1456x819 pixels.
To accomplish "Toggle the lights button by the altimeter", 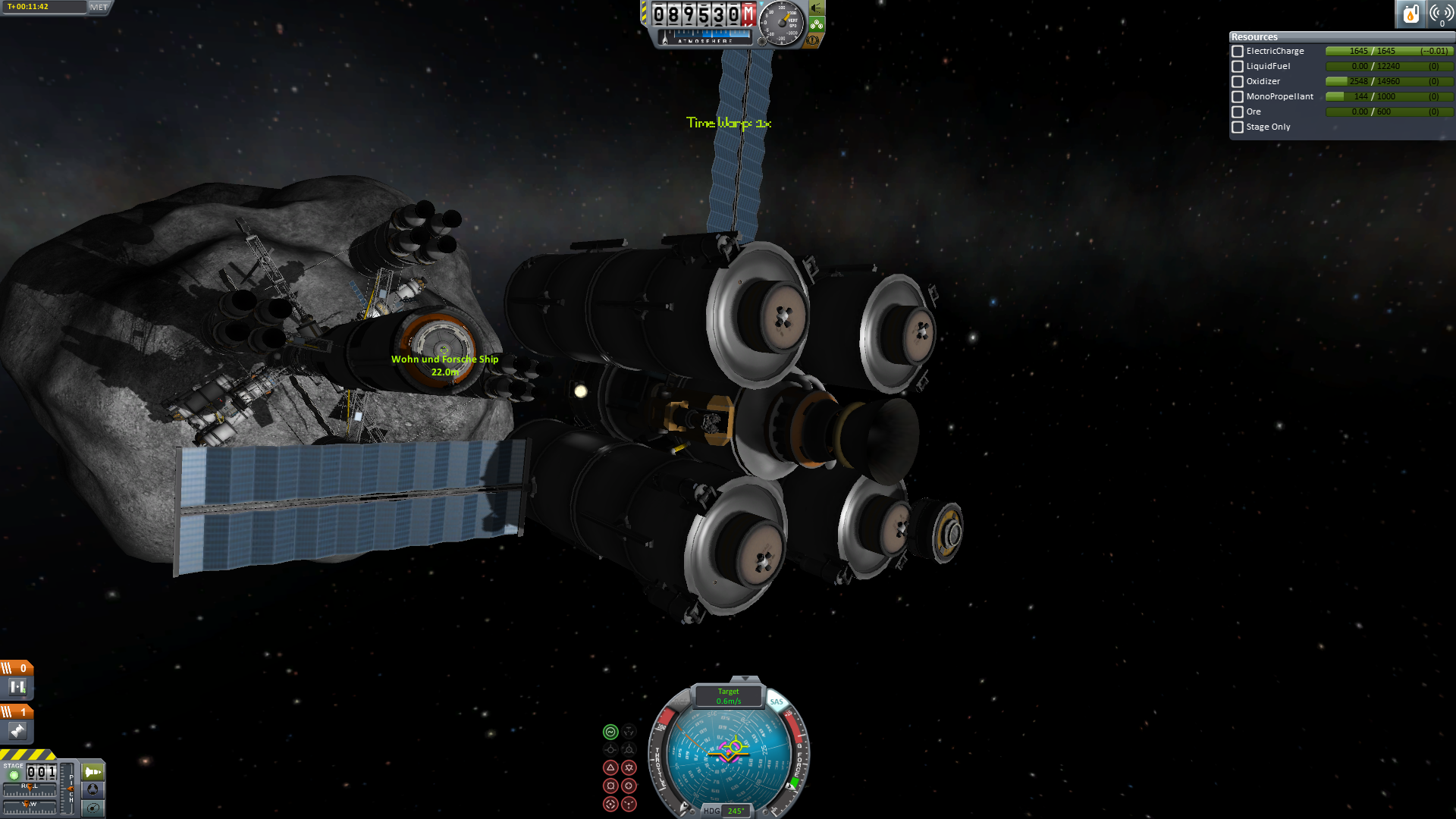I will [x=817, y=8].
